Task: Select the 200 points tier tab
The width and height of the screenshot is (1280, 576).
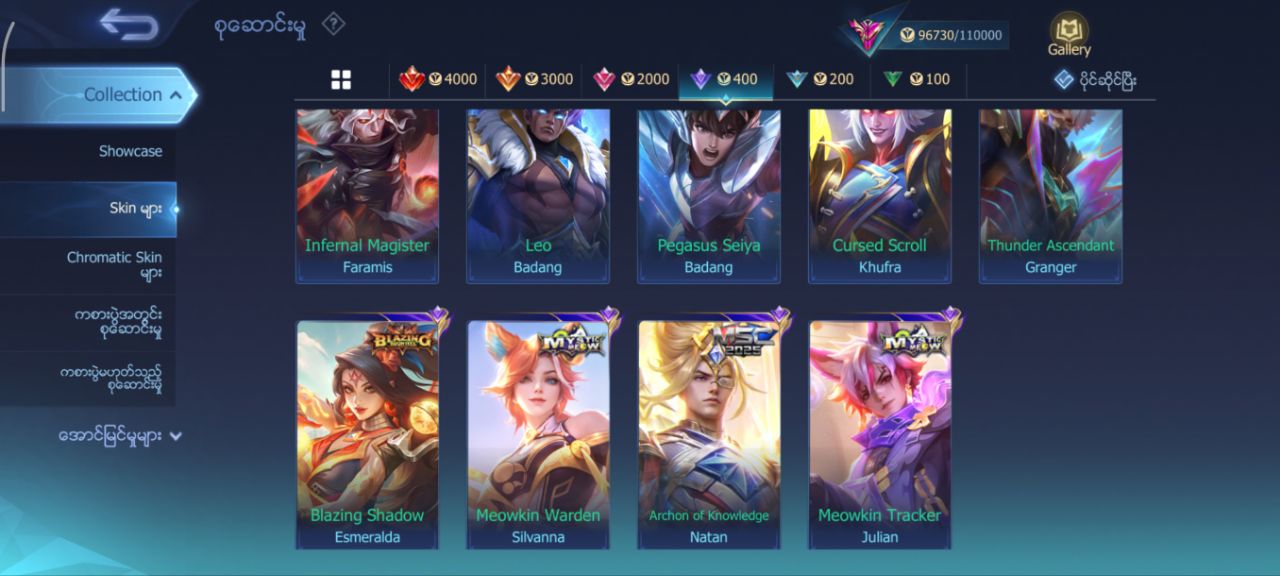Action: point(820,80)
